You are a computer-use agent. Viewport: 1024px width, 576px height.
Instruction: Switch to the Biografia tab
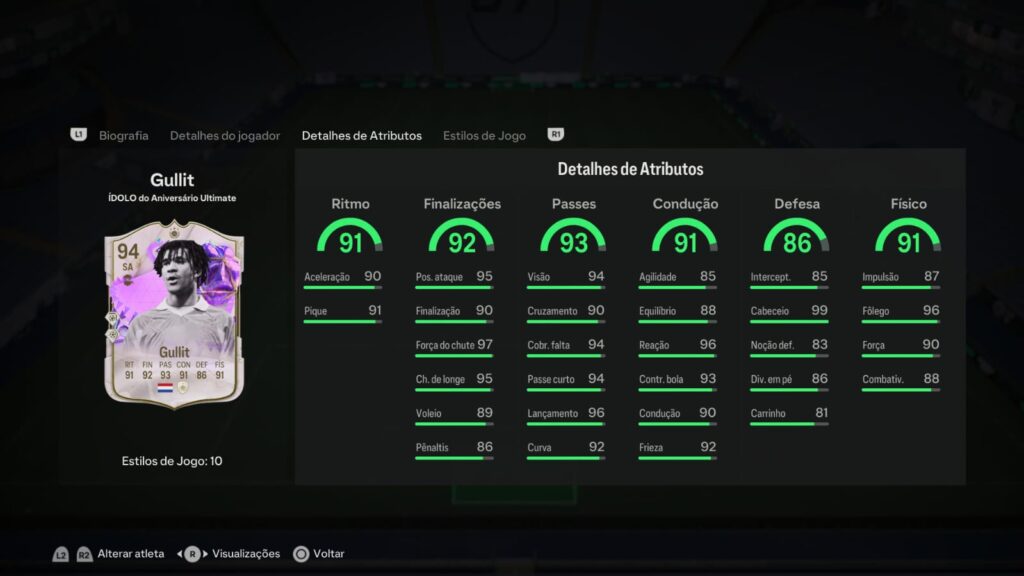[x=124, y=135]
